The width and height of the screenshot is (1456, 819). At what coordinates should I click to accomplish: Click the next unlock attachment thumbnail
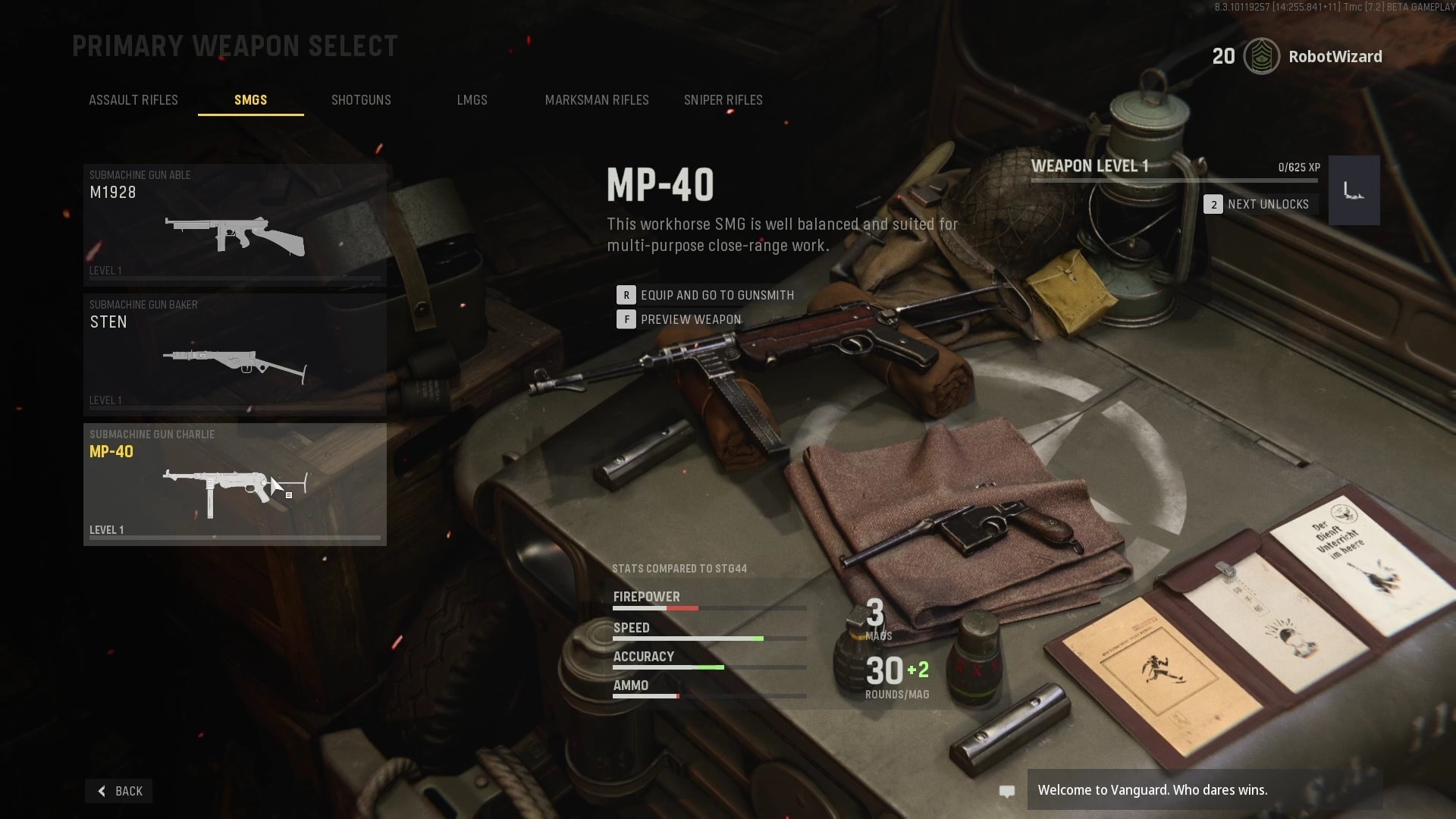pos(1354,190)
